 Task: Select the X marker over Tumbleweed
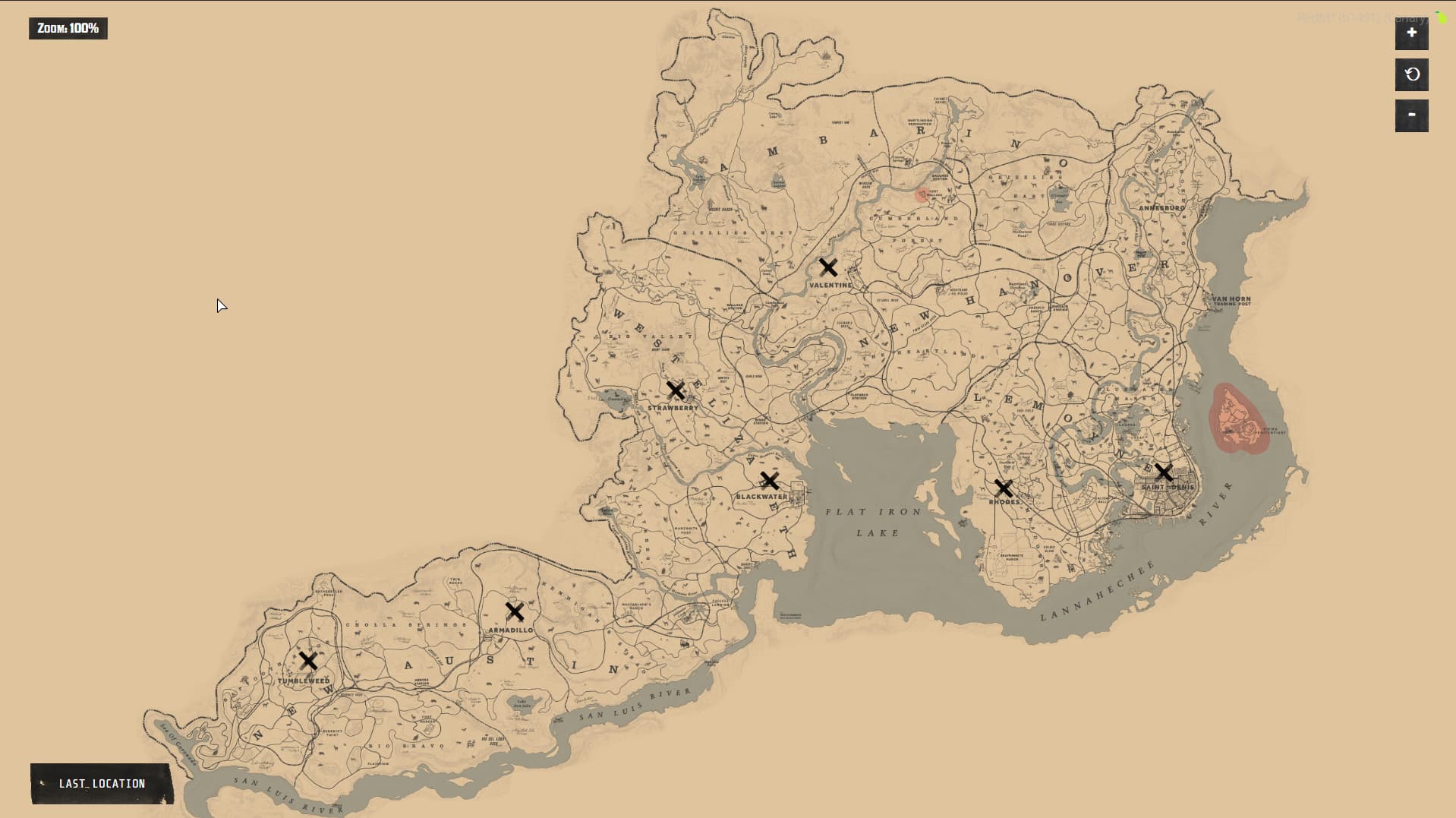[308, 661]
